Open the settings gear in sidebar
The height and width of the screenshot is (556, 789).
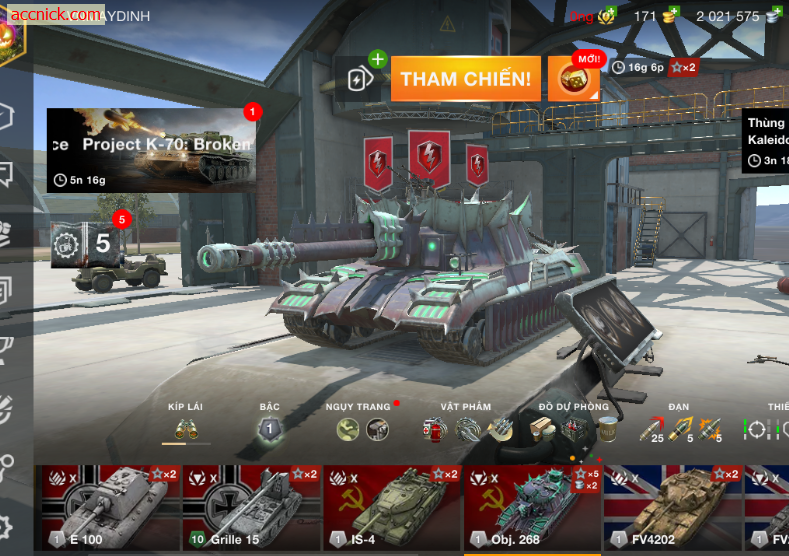pyautogui.click(x=8, y=526)
